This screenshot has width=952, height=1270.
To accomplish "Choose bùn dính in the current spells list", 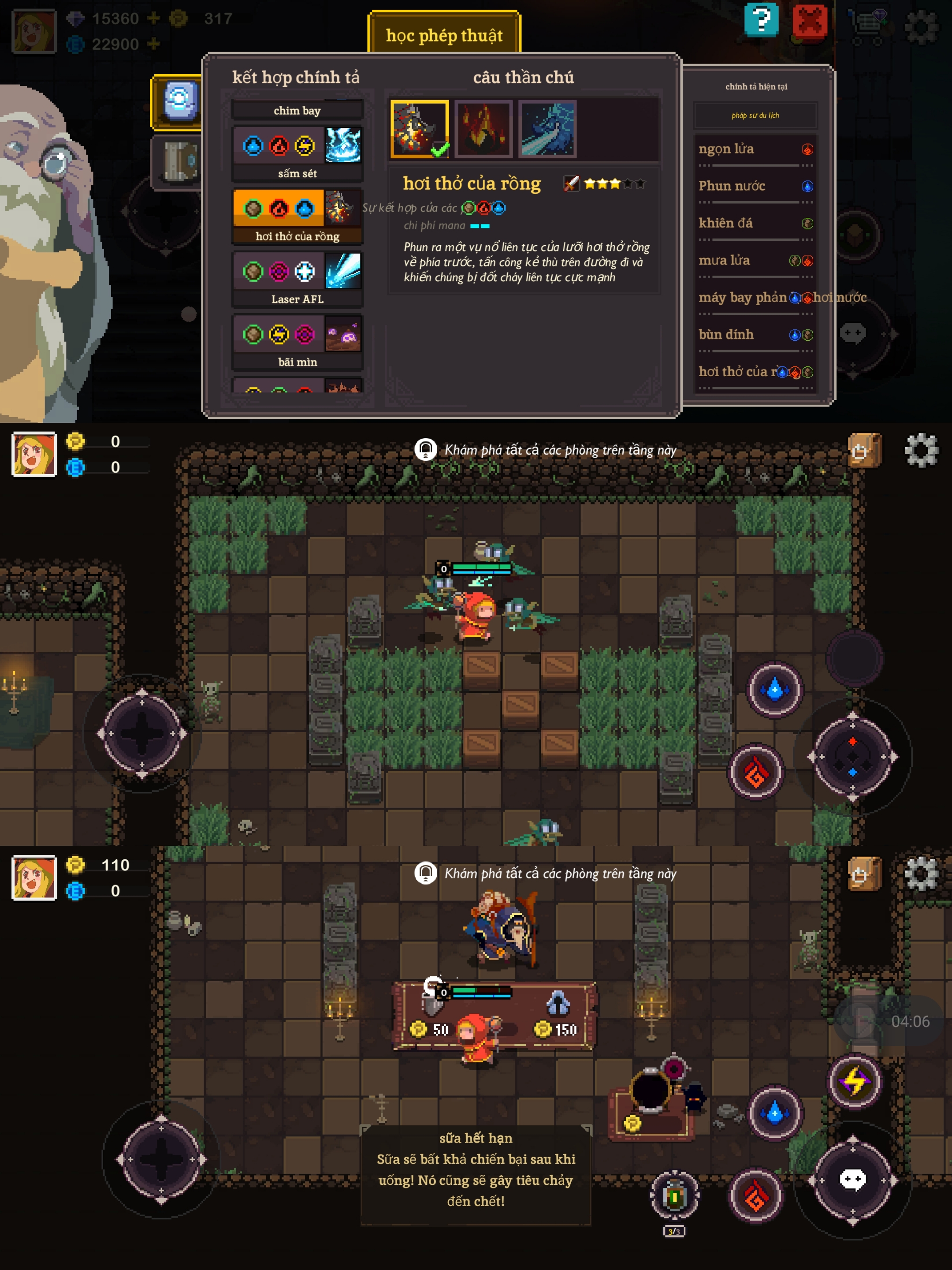I will [755, 335].
